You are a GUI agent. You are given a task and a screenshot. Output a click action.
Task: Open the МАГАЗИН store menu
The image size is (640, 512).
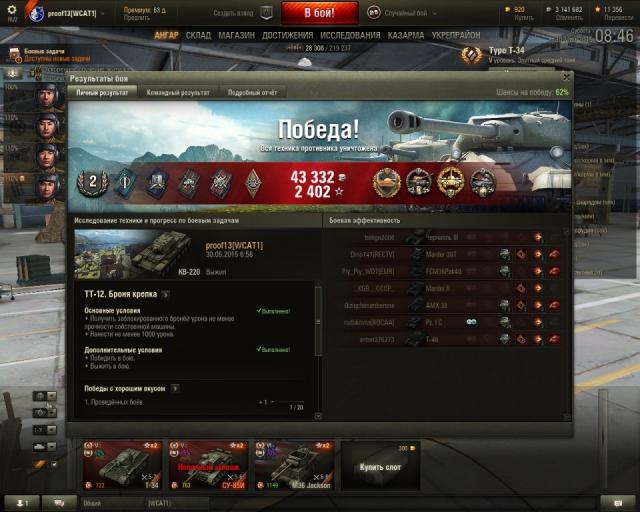(x=236, y=35)
